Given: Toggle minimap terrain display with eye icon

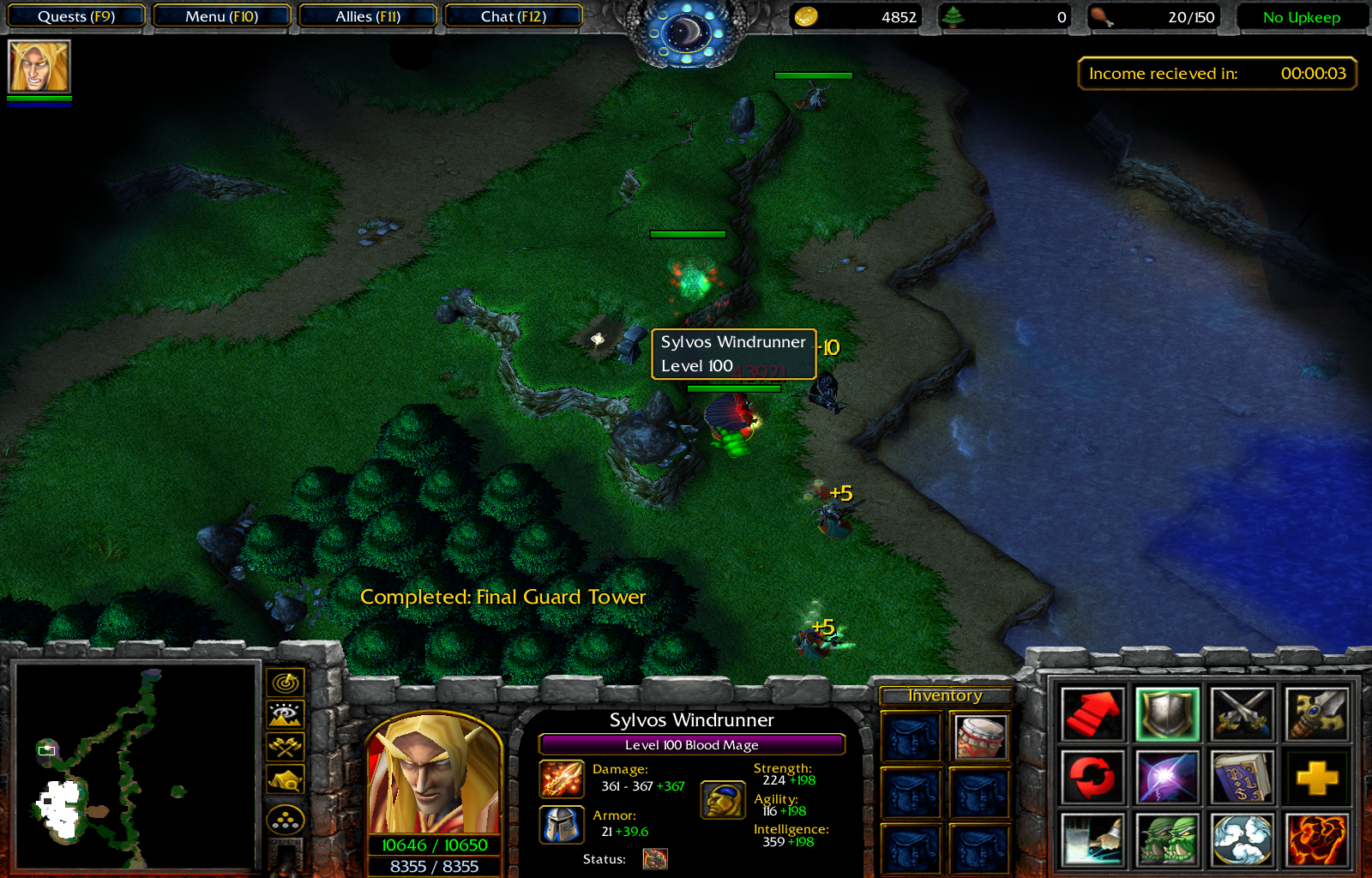Looking at the screenshot, I should click(286, 714).
